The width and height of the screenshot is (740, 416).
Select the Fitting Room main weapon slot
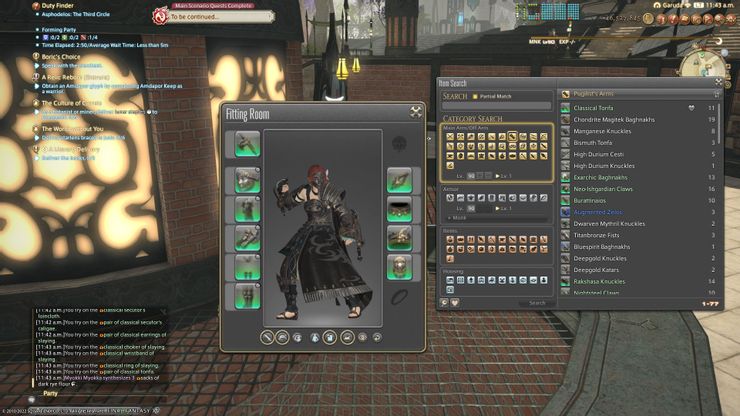coord(247,144)
